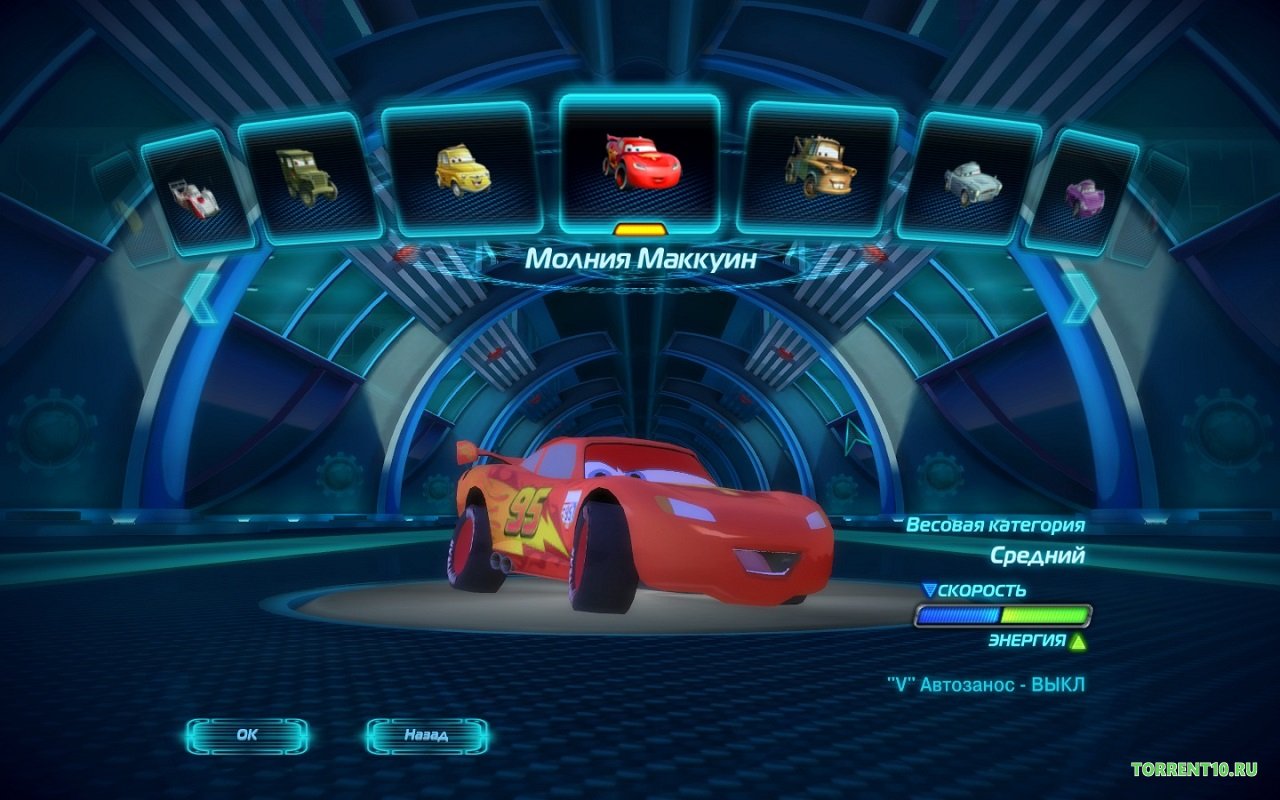1280x800 pixels.
Task: Confirm the selection with the OK button
Action: click(247, 735)
